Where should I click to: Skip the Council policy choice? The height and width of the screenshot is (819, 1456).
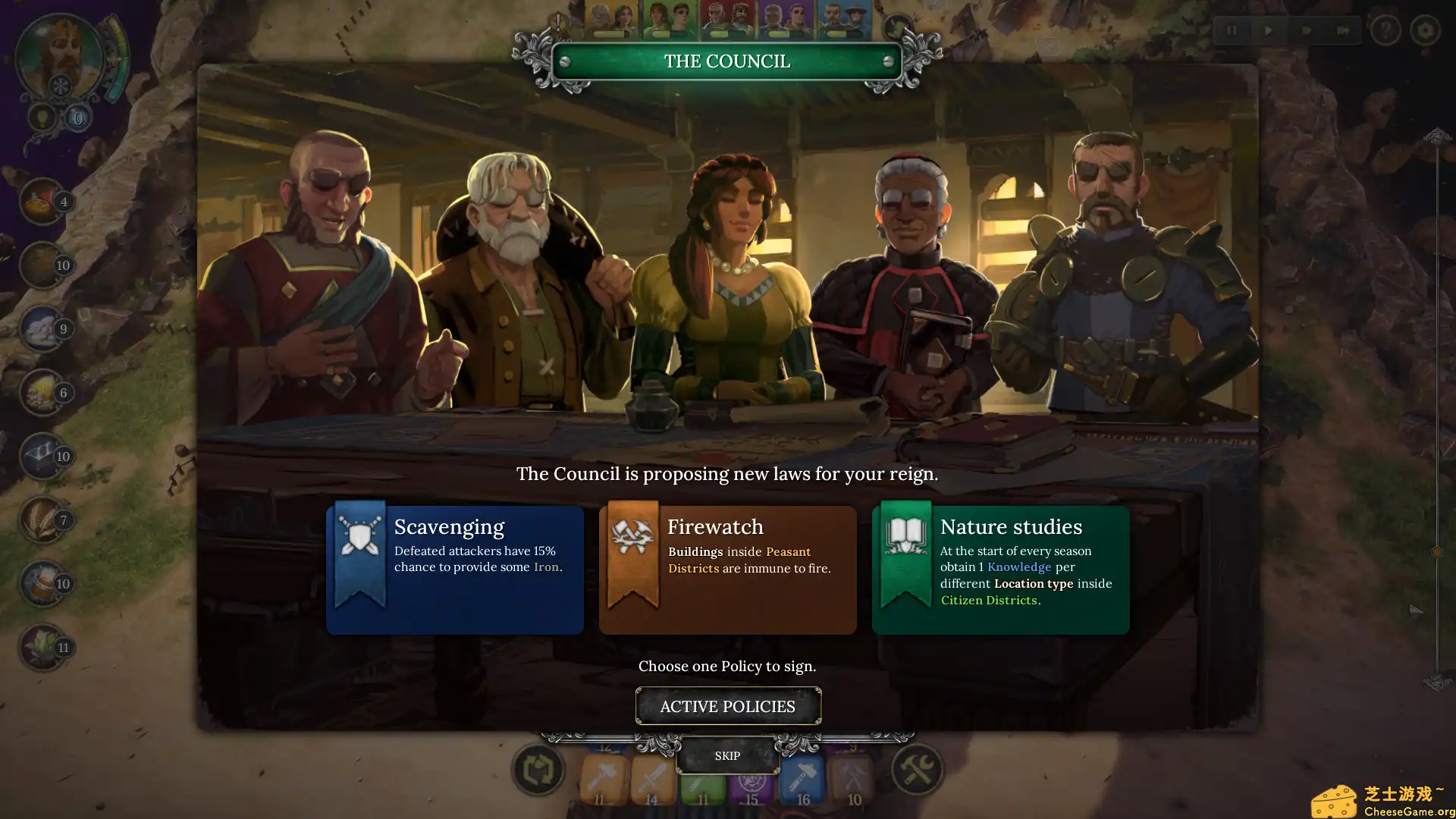coord(727,756)
